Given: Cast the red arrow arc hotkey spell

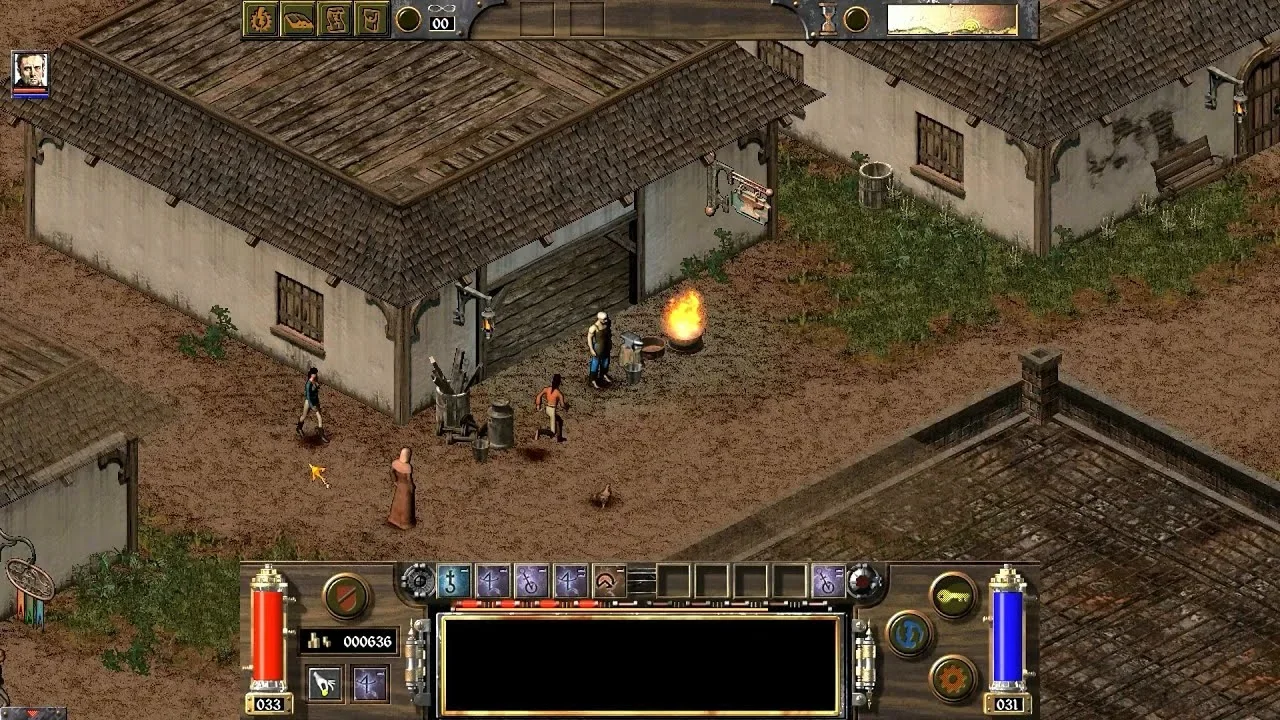Looking at the screenshot, I should (x=608, y=581).
